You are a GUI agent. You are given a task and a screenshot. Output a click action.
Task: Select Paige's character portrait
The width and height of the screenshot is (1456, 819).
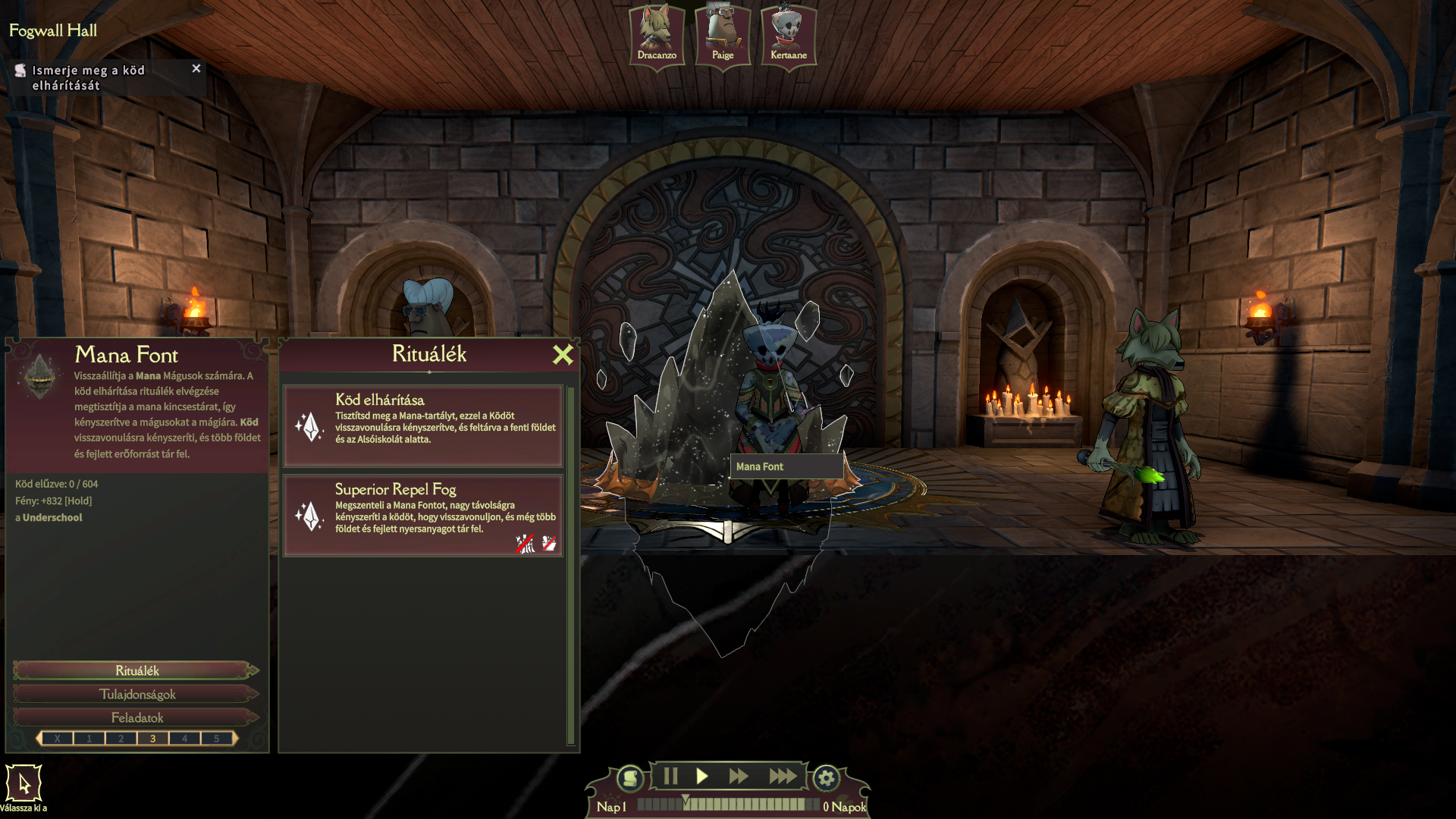click(x=723, y=34)
